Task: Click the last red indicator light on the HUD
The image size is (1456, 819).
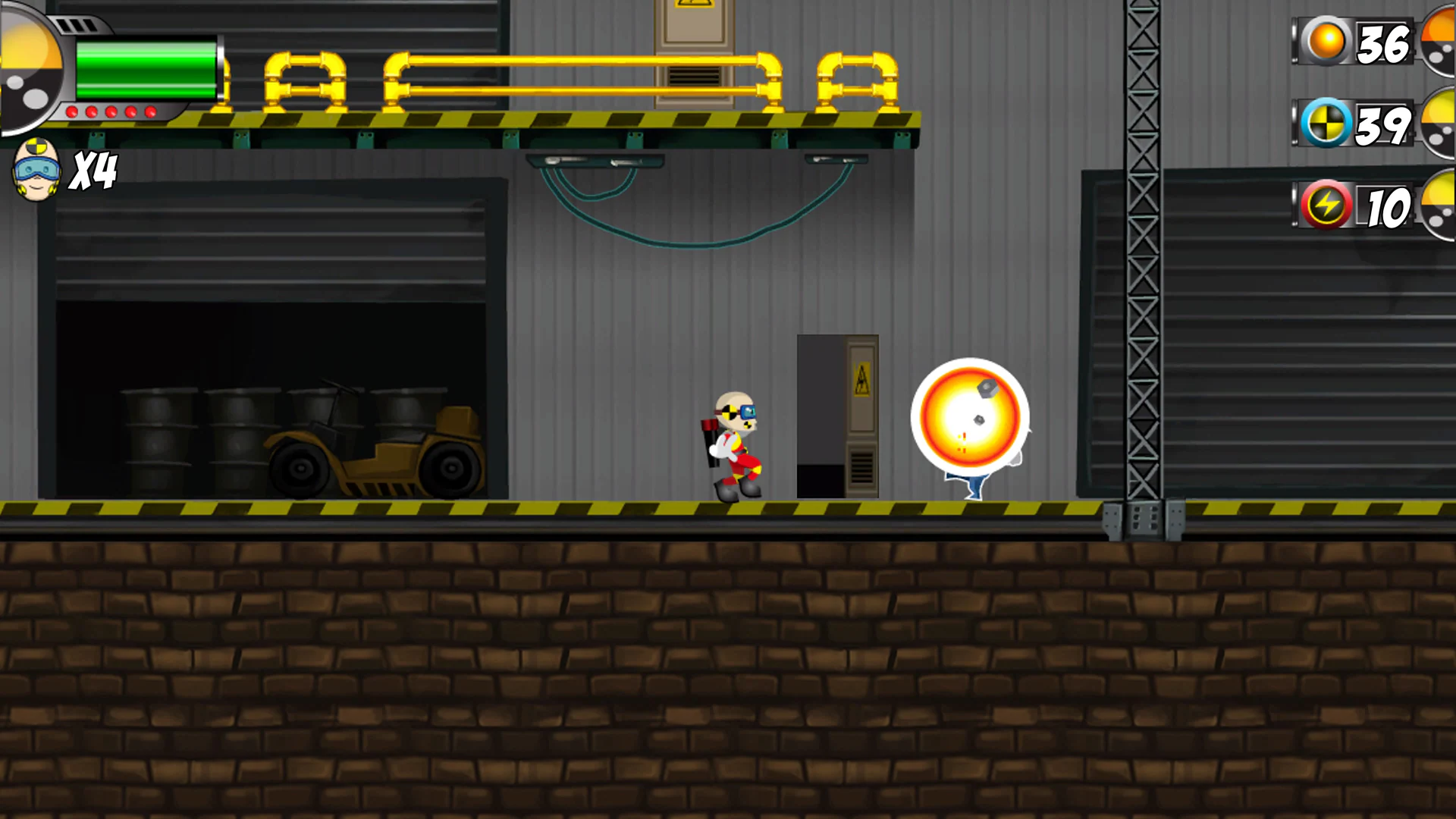Action: tap(150, 113)
